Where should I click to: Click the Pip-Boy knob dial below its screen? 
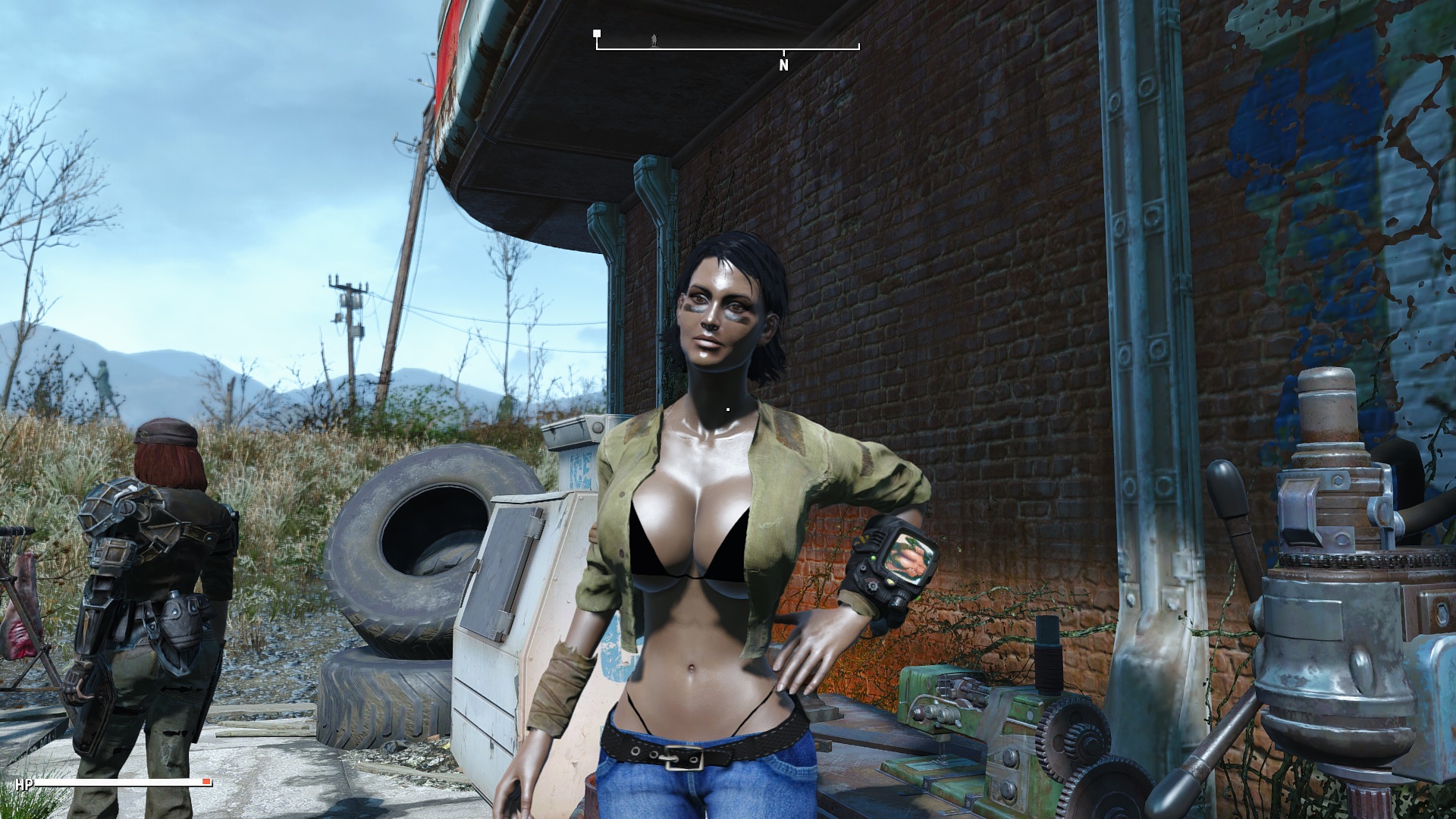coord(872,586)
